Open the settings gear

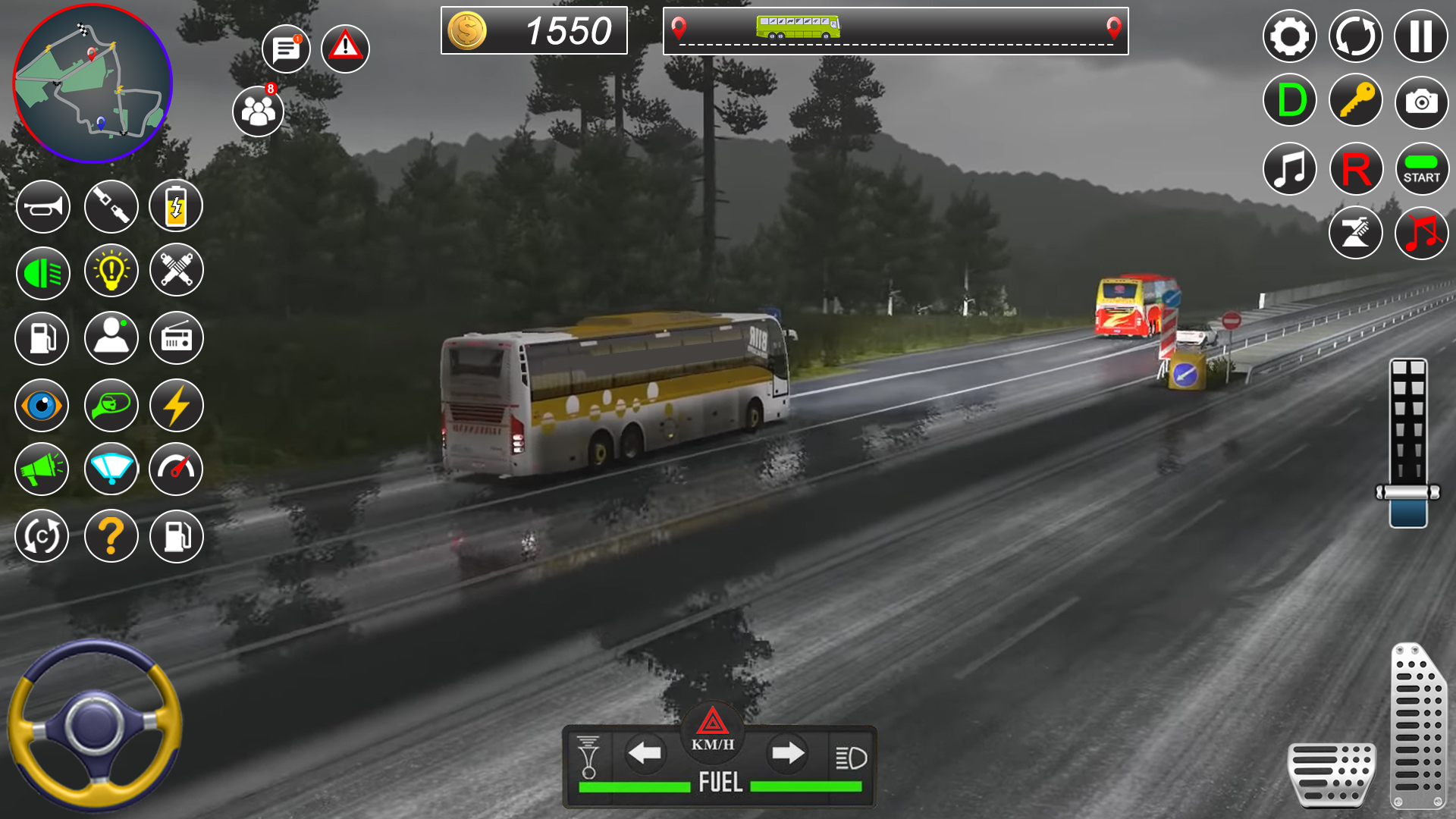(1288, 36)
